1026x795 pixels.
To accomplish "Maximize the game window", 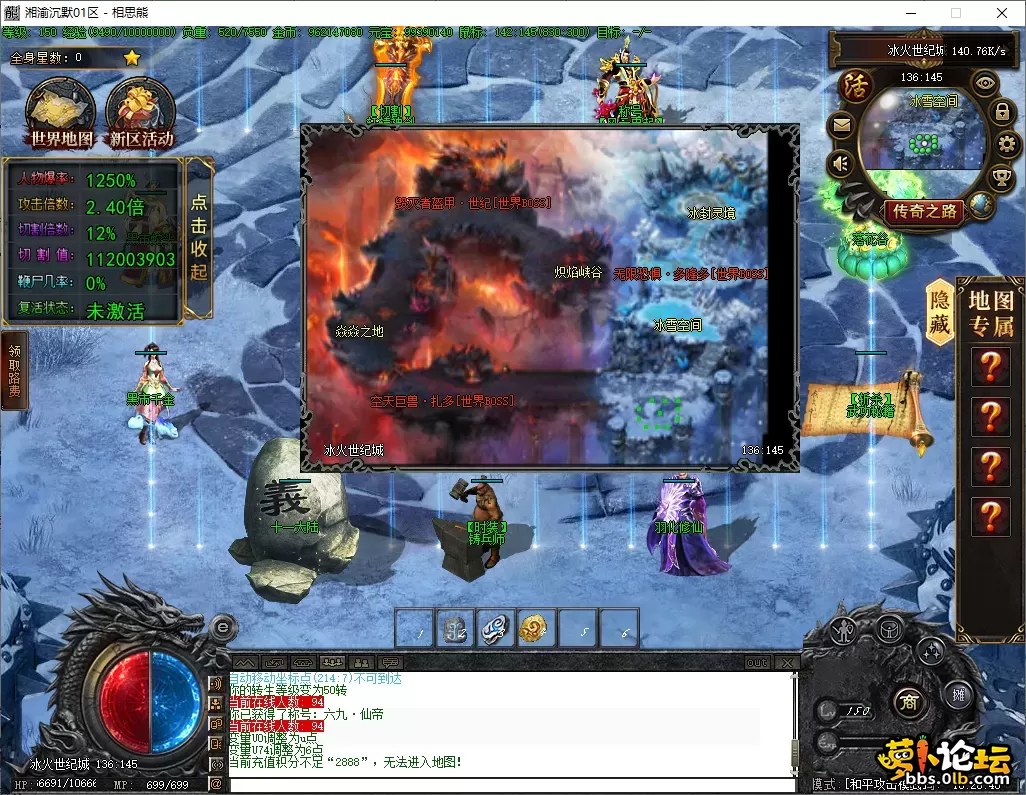I will (x=955, y=14).
